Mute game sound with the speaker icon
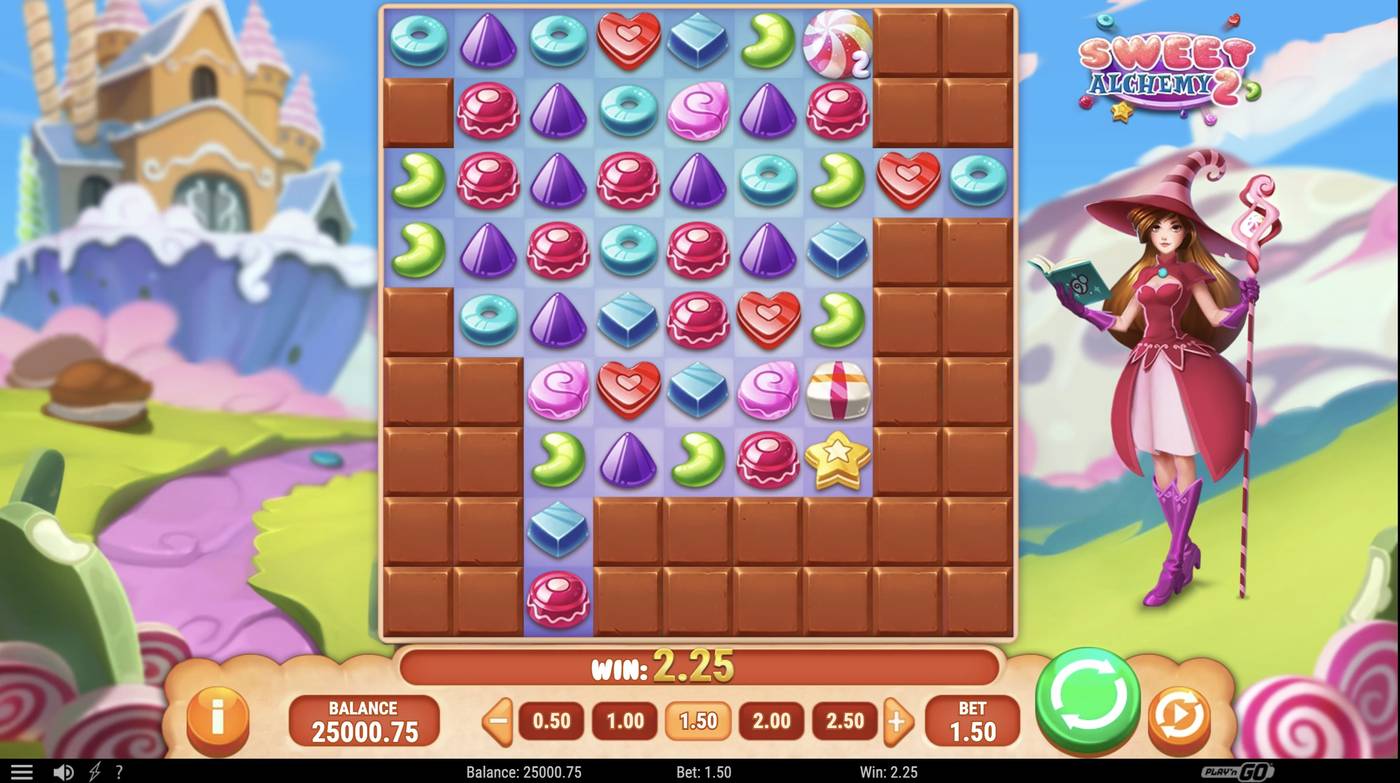The width and height of the screenshot is (1400, 783). [x=63, y=772]
